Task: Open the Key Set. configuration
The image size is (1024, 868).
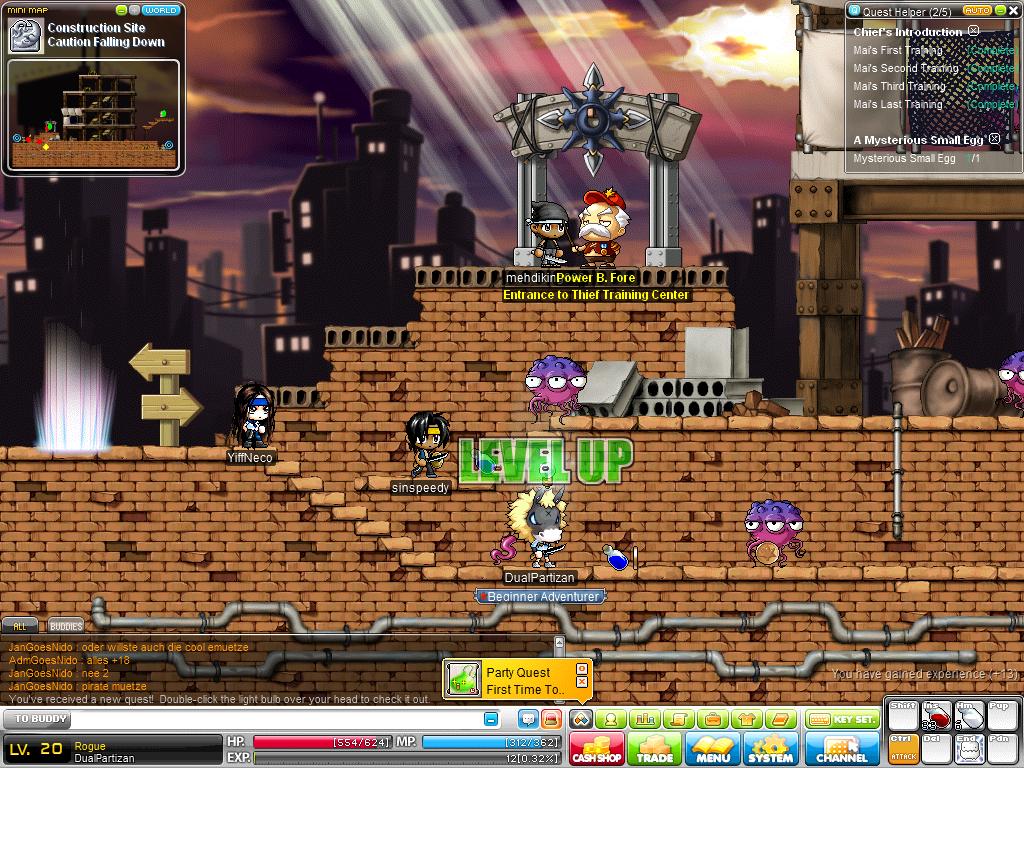Action: pyautogui.click(x=842, y=720)
